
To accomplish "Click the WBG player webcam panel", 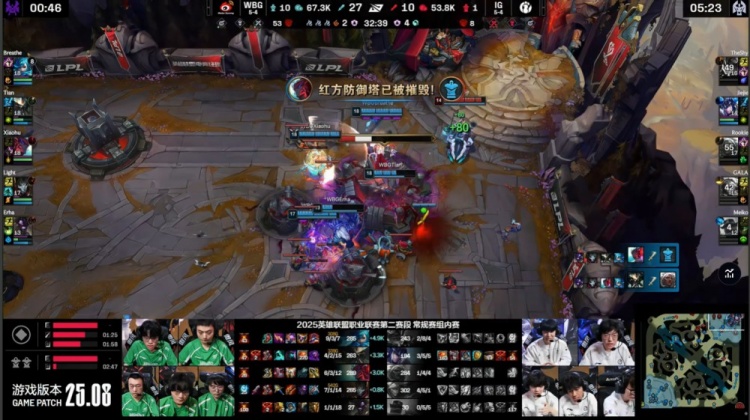I will (x=178, y=368).
